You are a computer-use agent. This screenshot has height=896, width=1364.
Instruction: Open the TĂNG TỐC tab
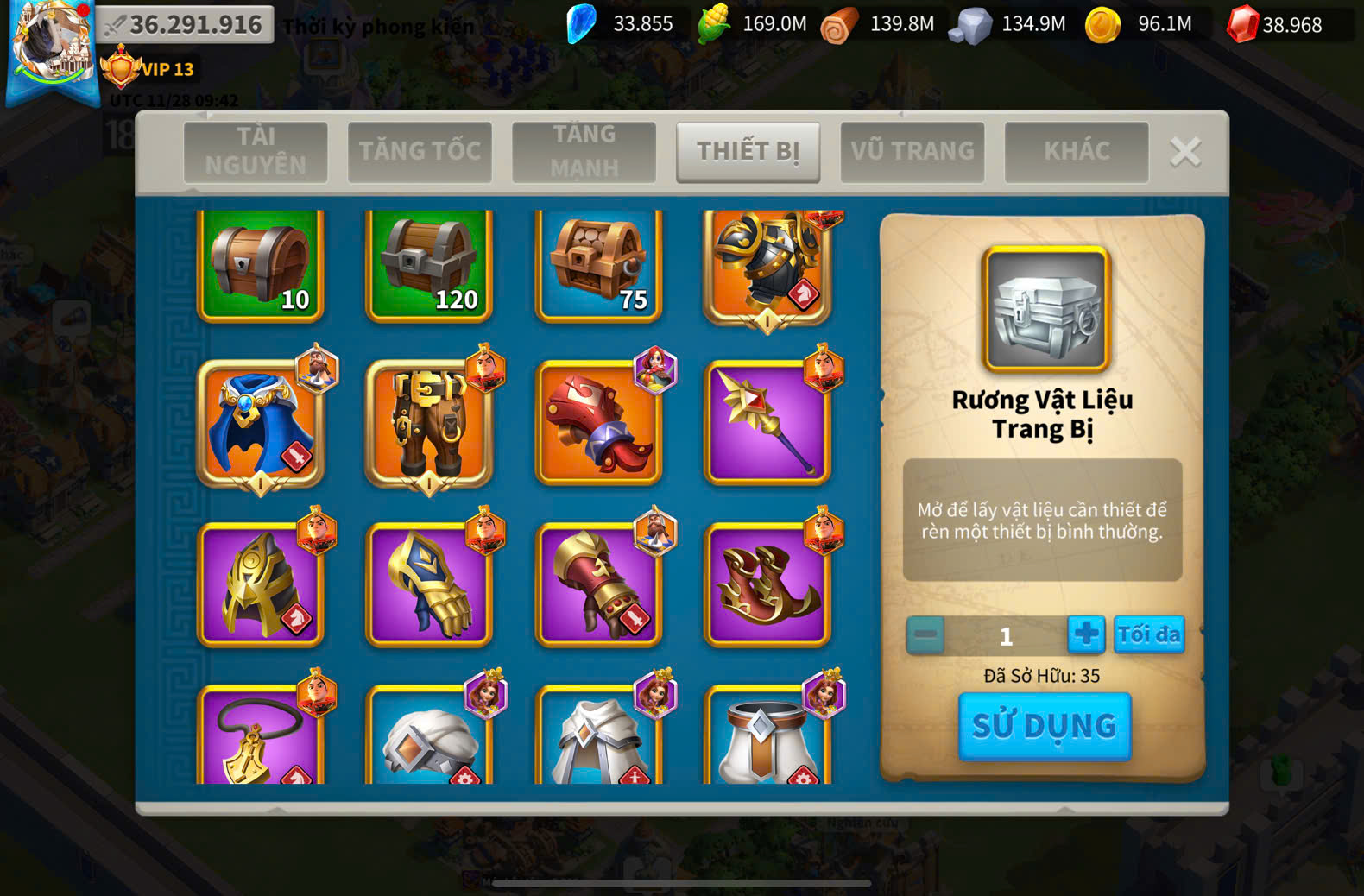(x=420, y=151)
